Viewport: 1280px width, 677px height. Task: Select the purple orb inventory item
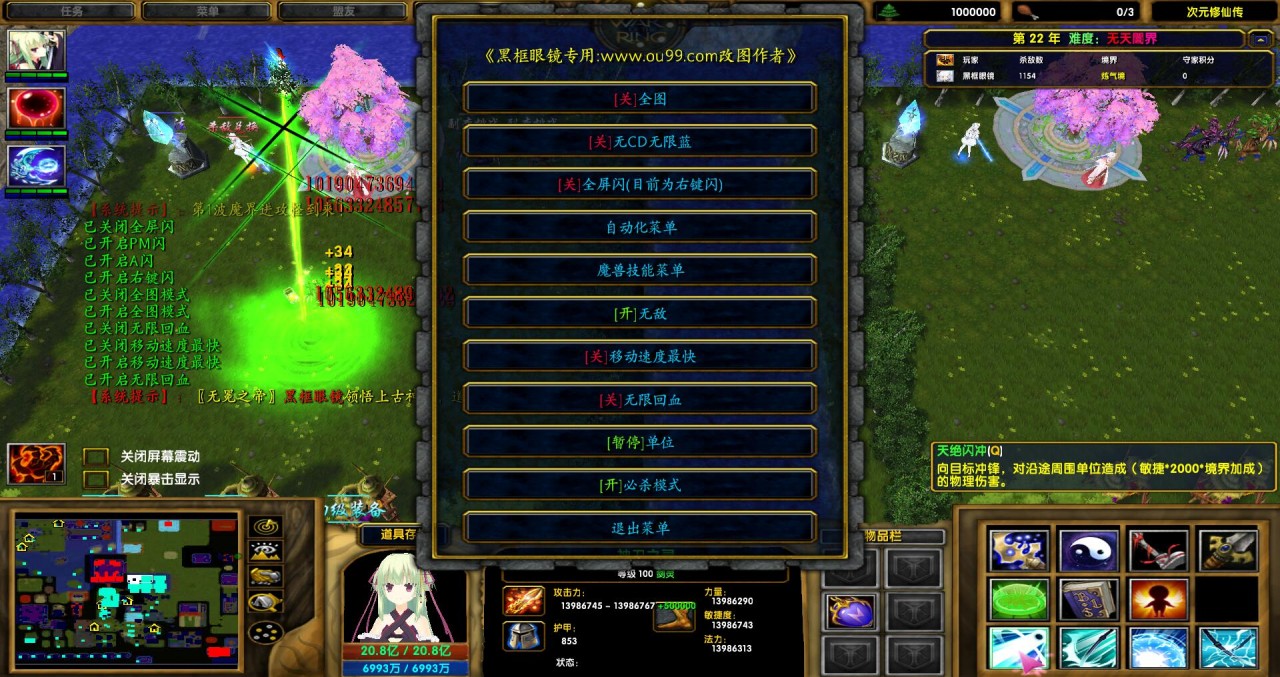(x=851, y=611)
